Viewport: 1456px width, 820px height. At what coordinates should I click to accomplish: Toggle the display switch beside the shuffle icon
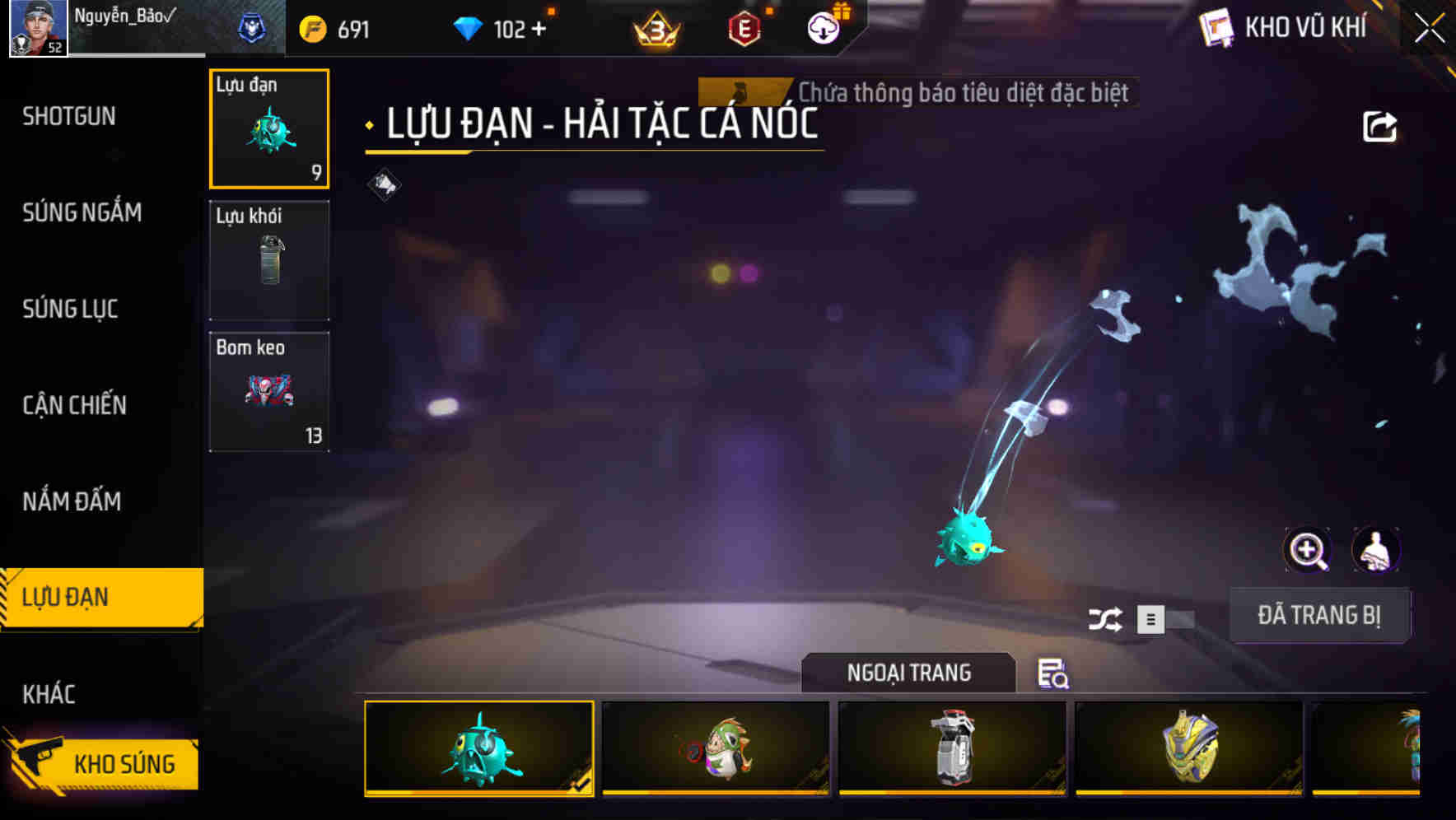coord(1166,620)
